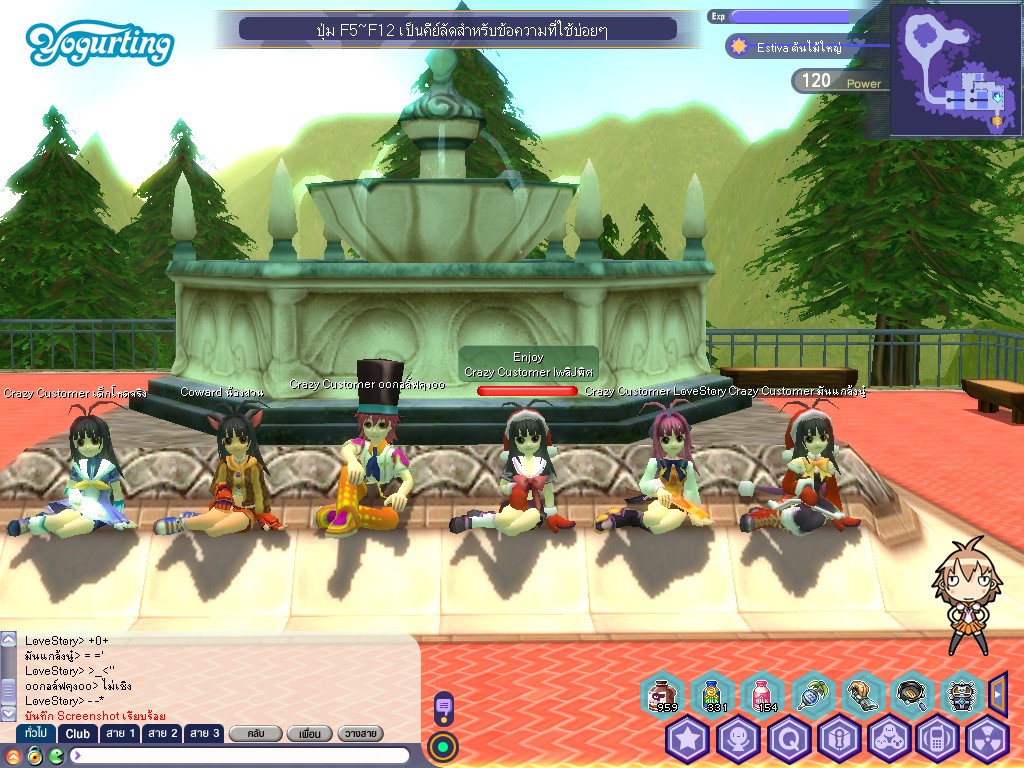Expand the item bar with the arrow
The width and height of the screenshot is (1024, 768).
coord(997,692)
